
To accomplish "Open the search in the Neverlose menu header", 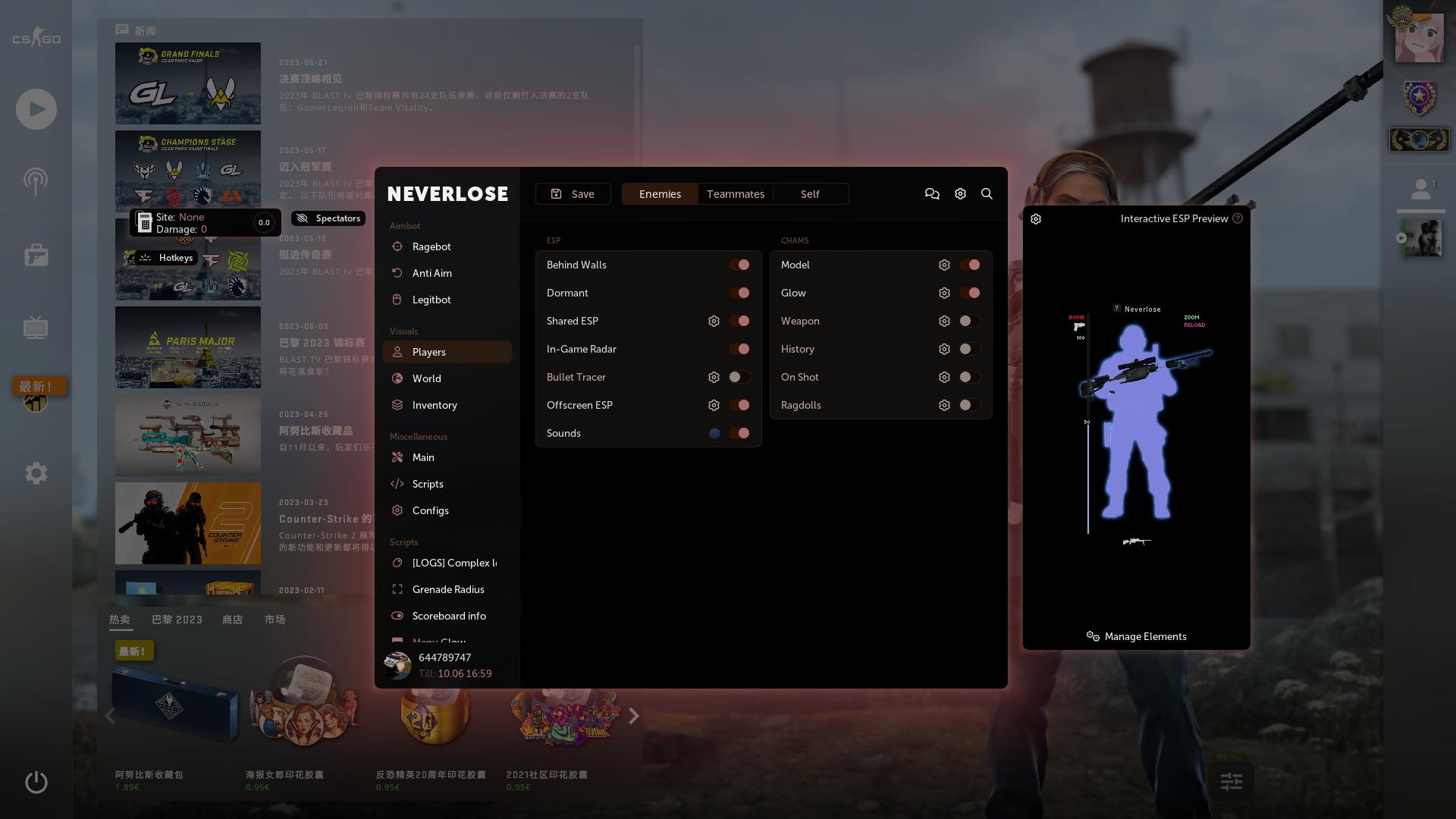I will coord(987,194).
